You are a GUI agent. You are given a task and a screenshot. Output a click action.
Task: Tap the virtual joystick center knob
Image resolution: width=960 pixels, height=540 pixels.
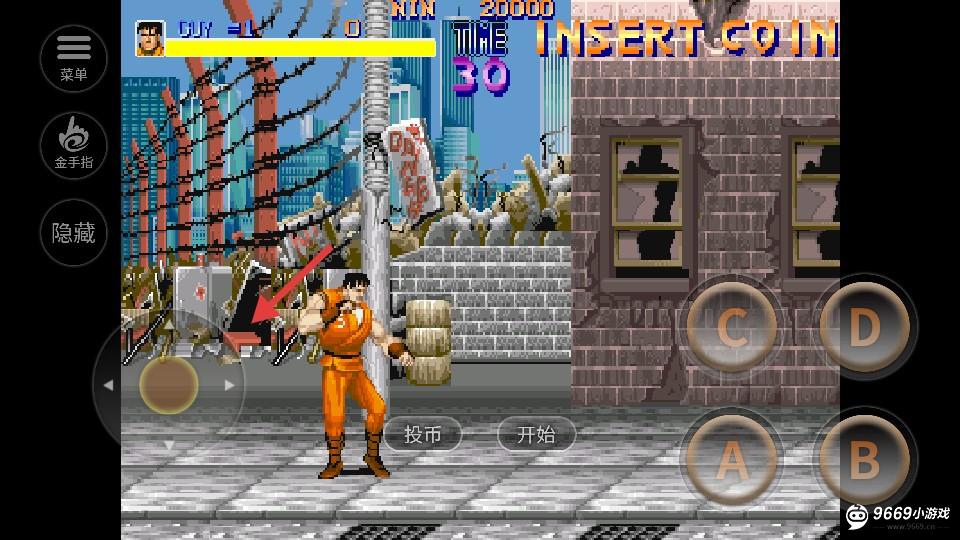(168, 385)
